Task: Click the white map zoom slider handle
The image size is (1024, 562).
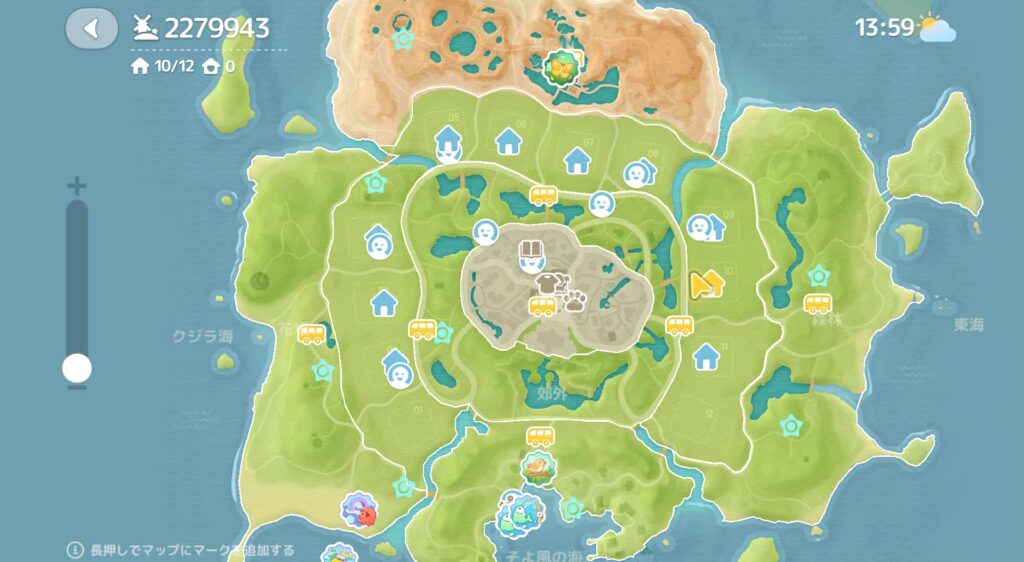Action: 76,368
